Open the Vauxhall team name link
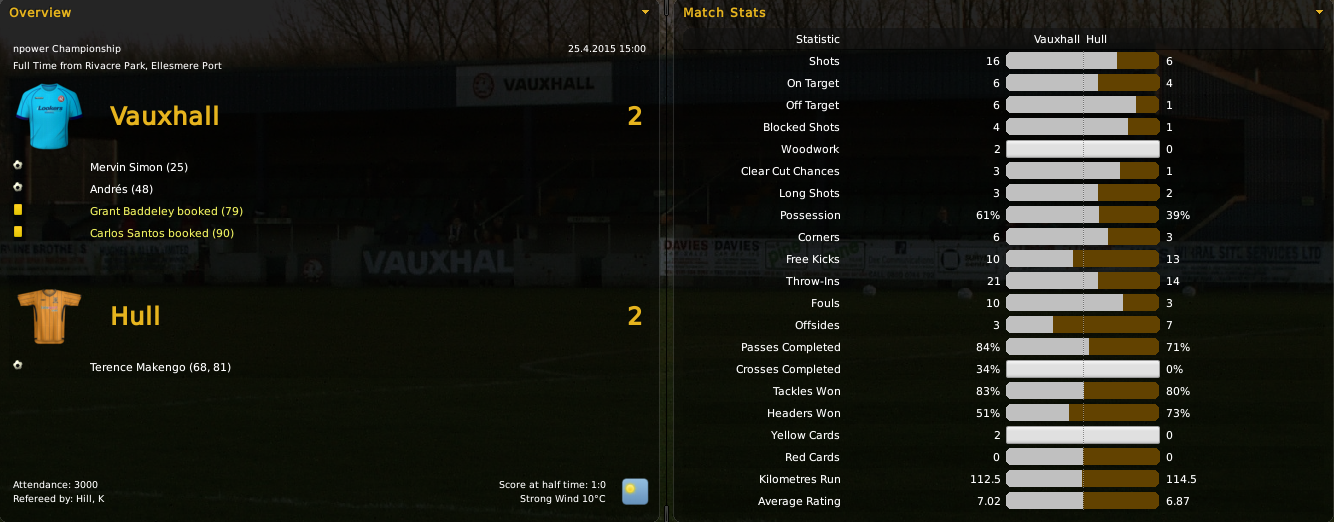The height and width of the screenshot is (522, 1334). pyautogui.click(x=164, y=116)
